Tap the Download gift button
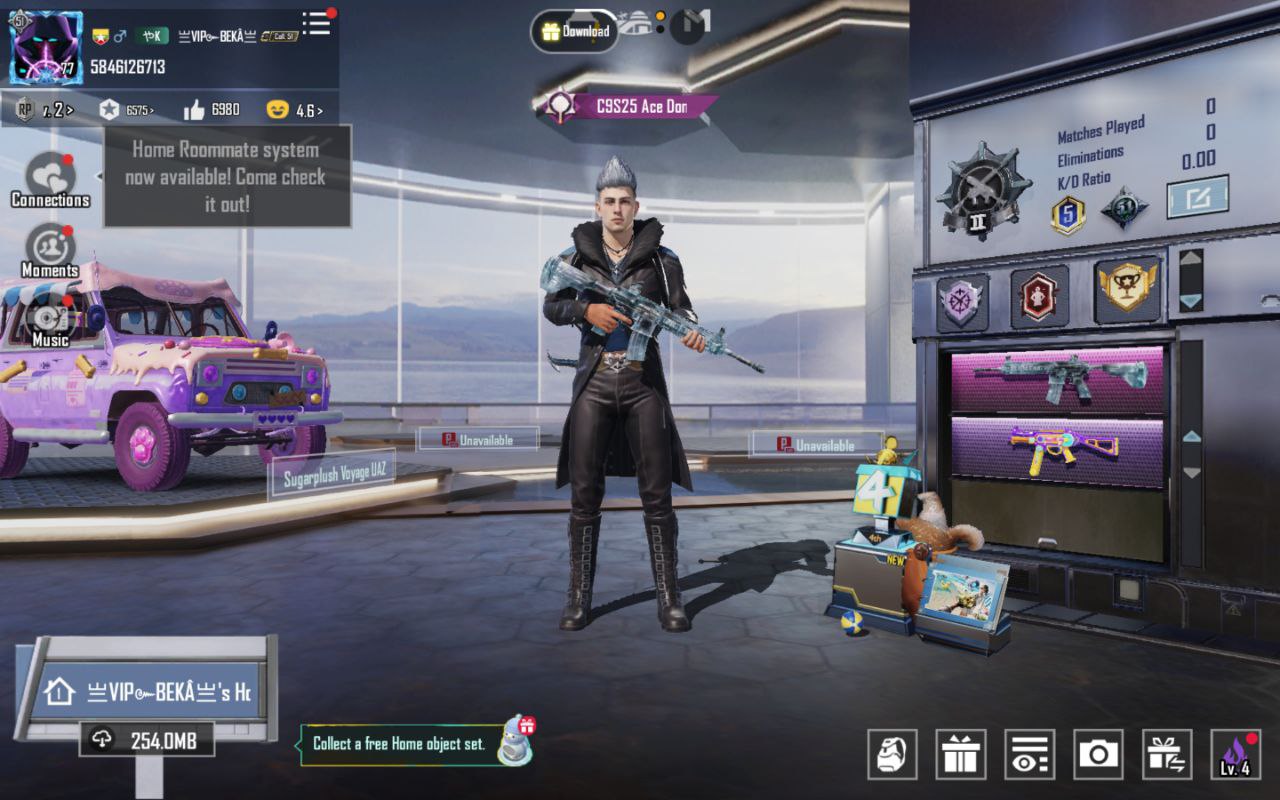Viewport: 1280px width, 800px height. [574, 31]
